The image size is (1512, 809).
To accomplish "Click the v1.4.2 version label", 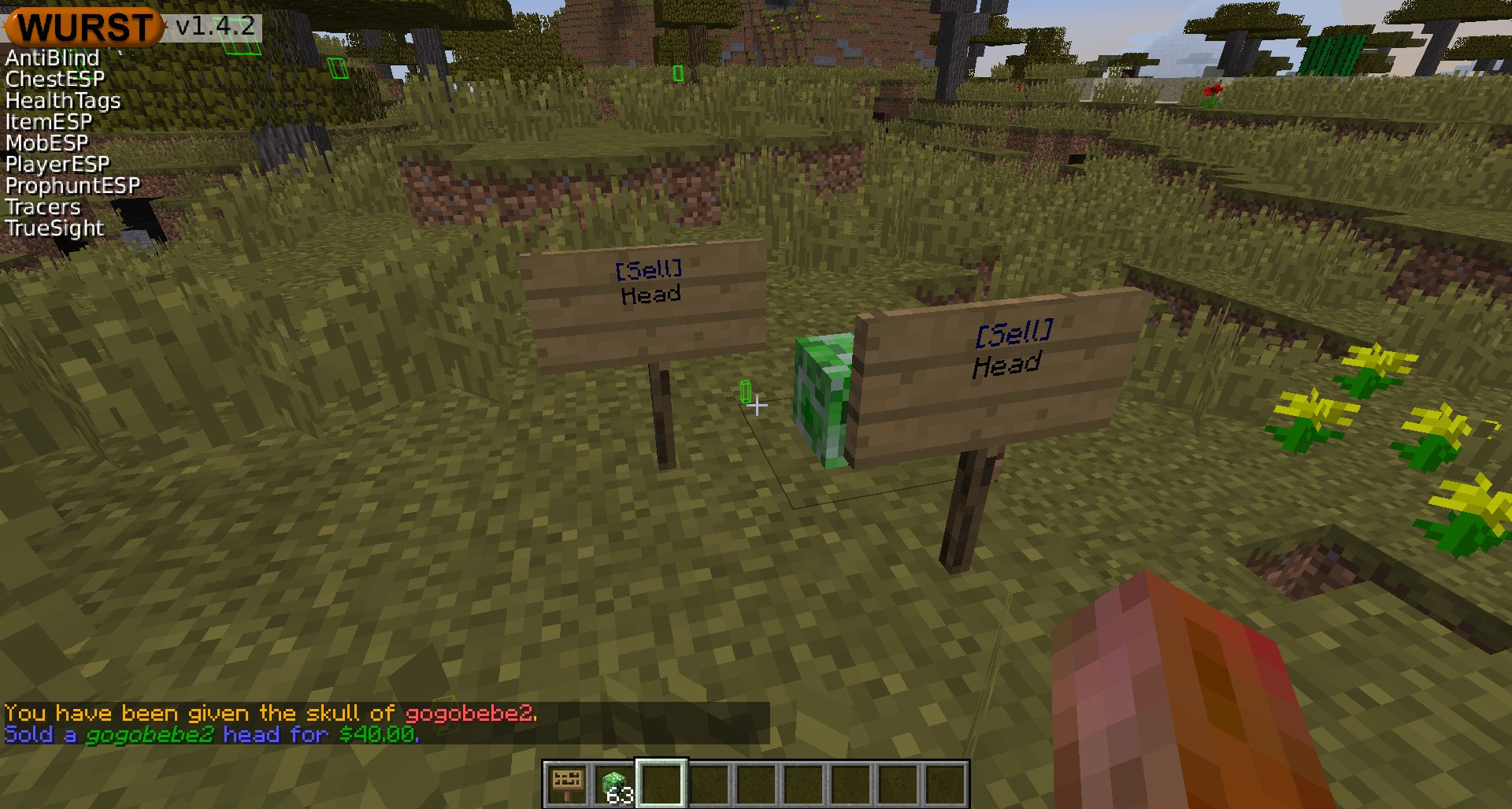I will point(213,24).
